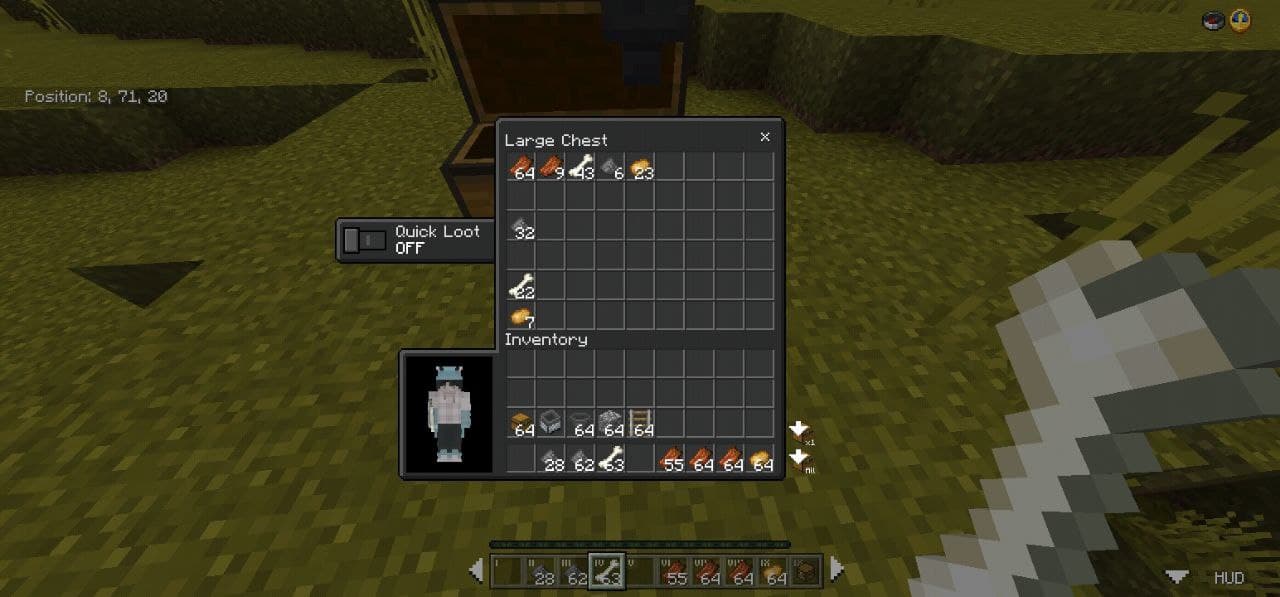Pick the bread stack of 64 in inventory panel

click(x=761, y=459)
